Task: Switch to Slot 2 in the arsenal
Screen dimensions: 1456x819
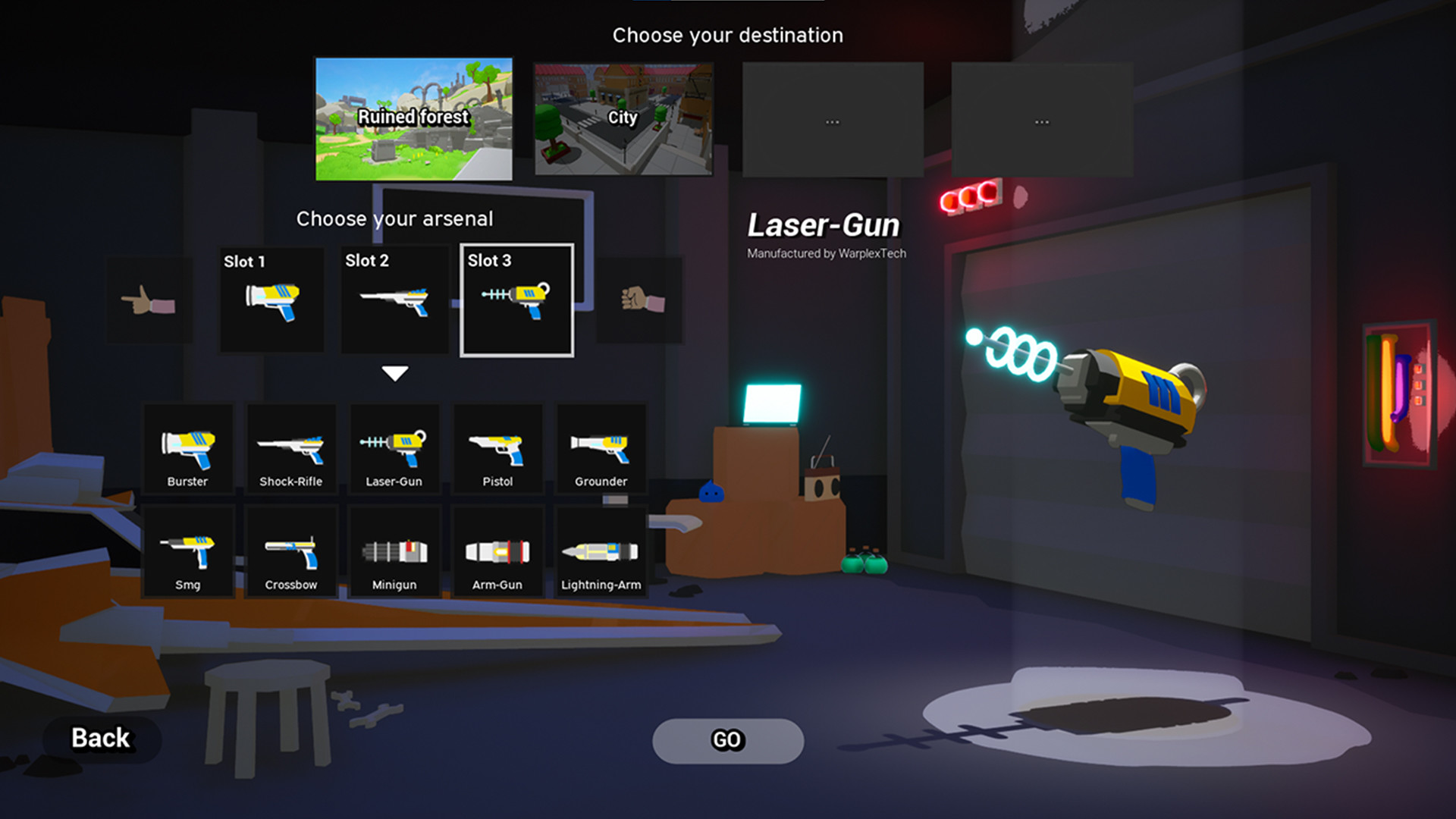Action: [394, 298]
